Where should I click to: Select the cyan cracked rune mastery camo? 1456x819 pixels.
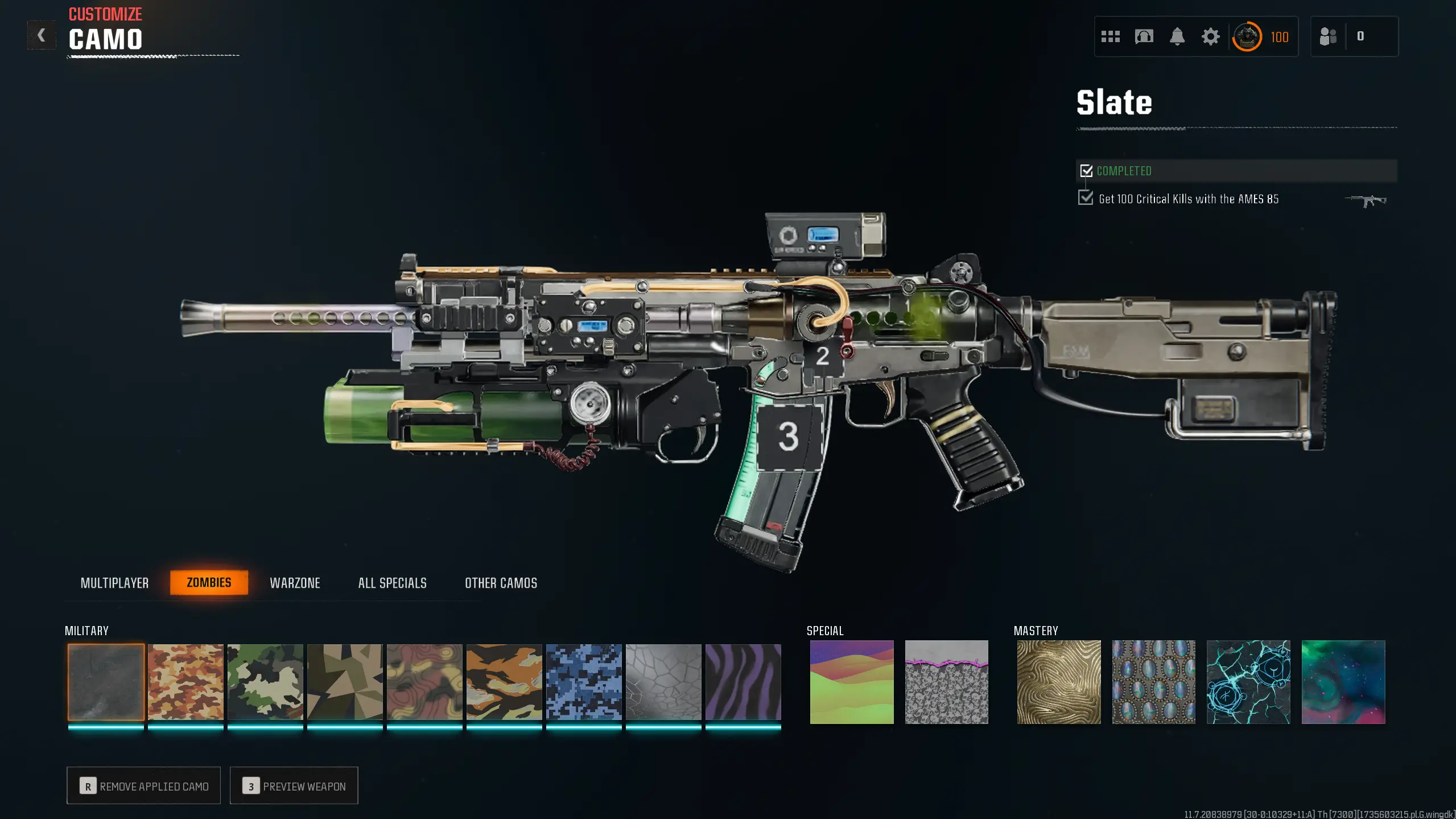(1248, 682)
